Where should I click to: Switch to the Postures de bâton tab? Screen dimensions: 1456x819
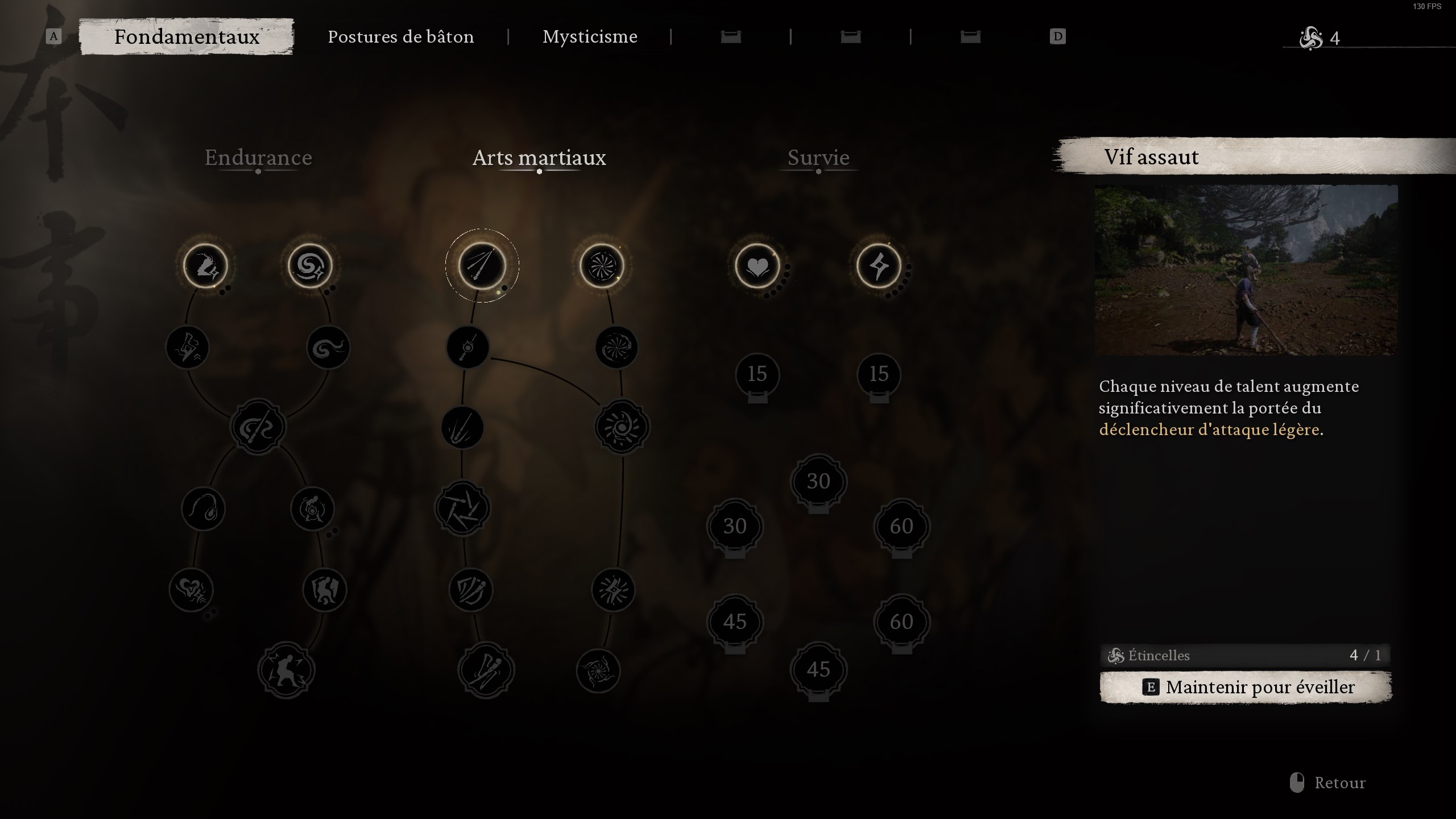pyautogui.click(x=401, y=36)
